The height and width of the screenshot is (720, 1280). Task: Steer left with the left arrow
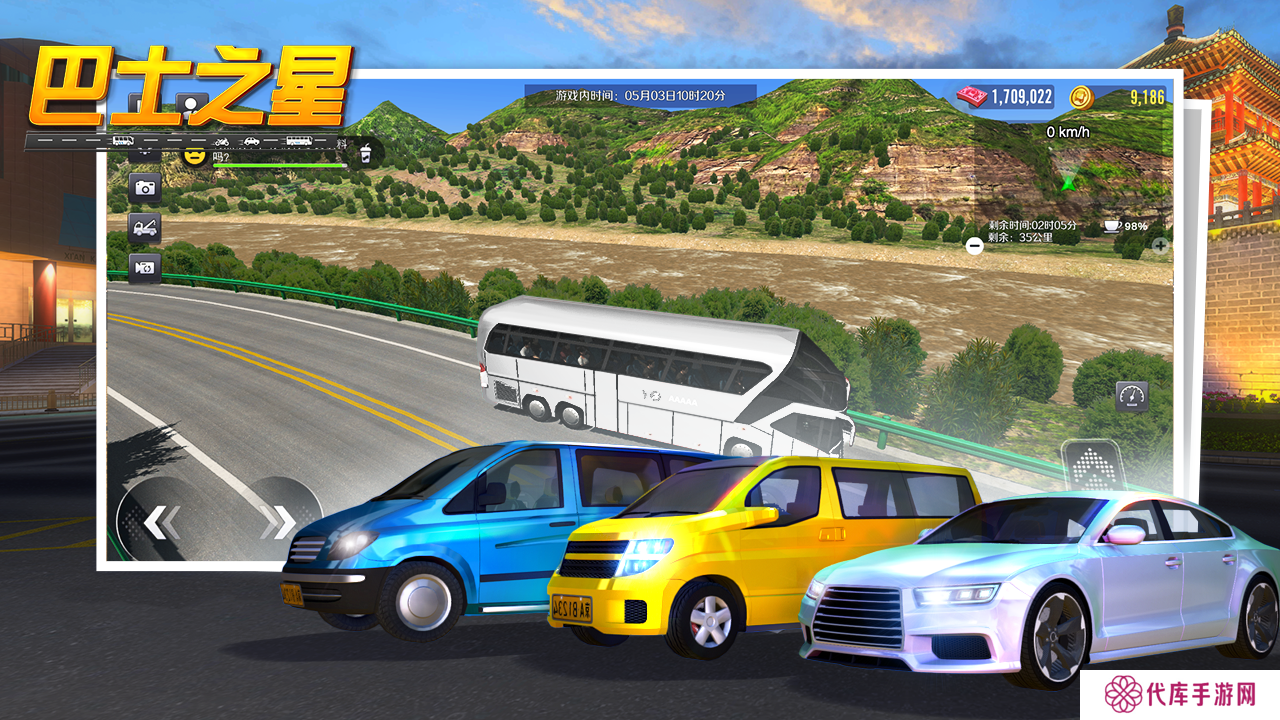coord(160,521)
